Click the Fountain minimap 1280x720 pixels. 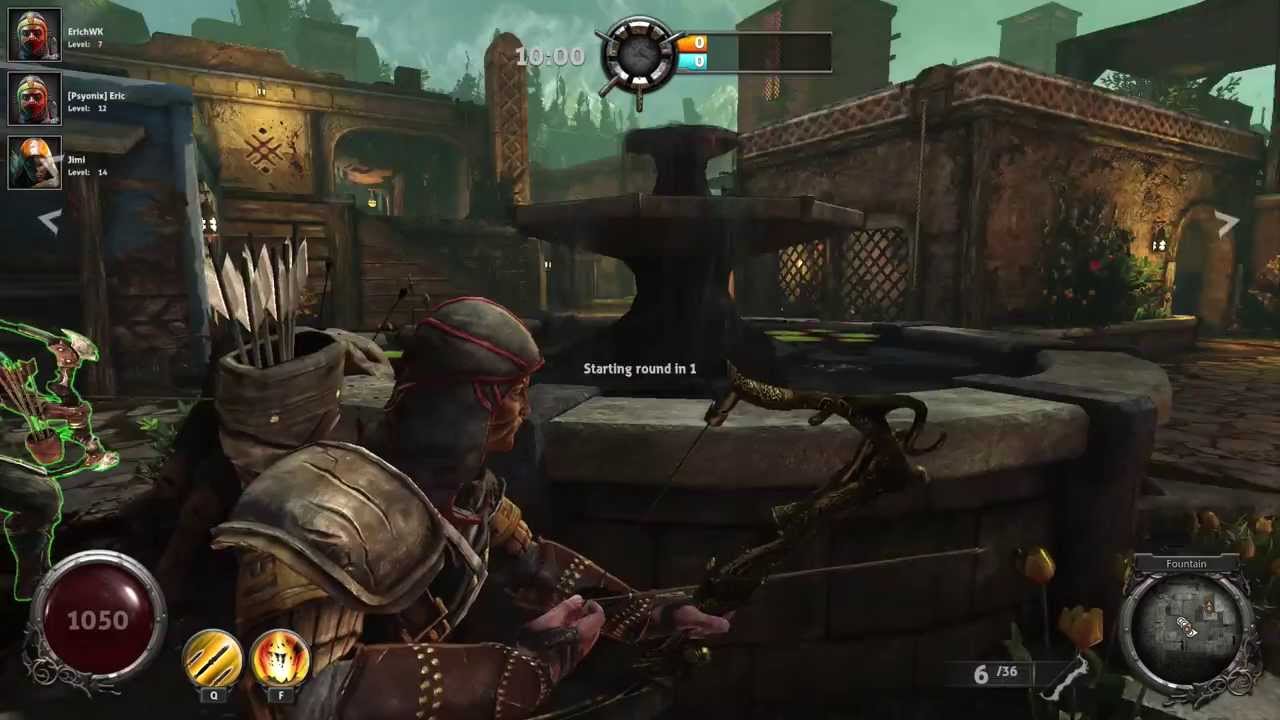click(x=1186, y=625)
